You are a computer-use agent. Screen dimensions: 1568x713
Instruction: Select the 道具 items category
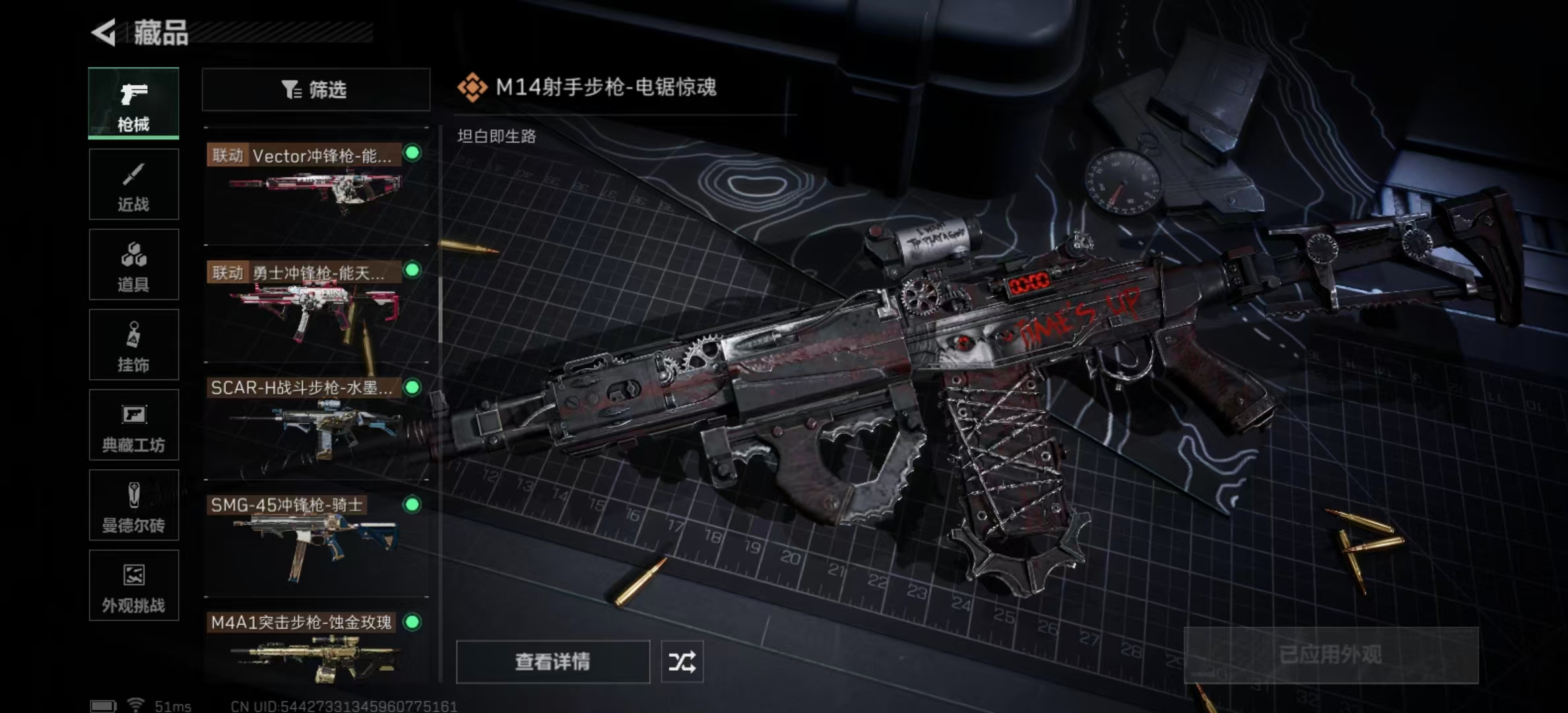click(x=133, y=265)
